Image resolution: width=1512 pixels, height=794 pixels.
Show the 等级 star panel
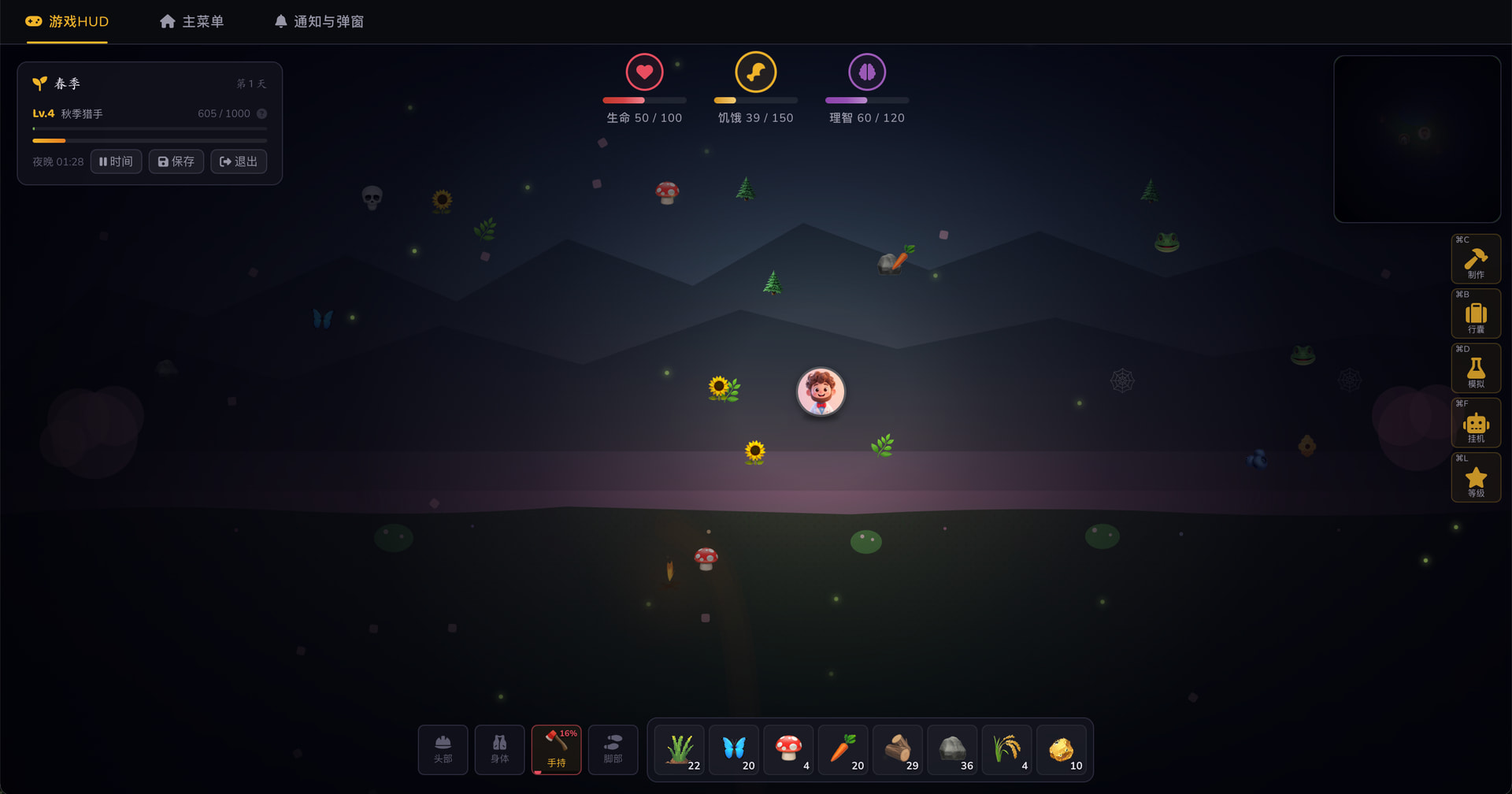coord(1475,477)
